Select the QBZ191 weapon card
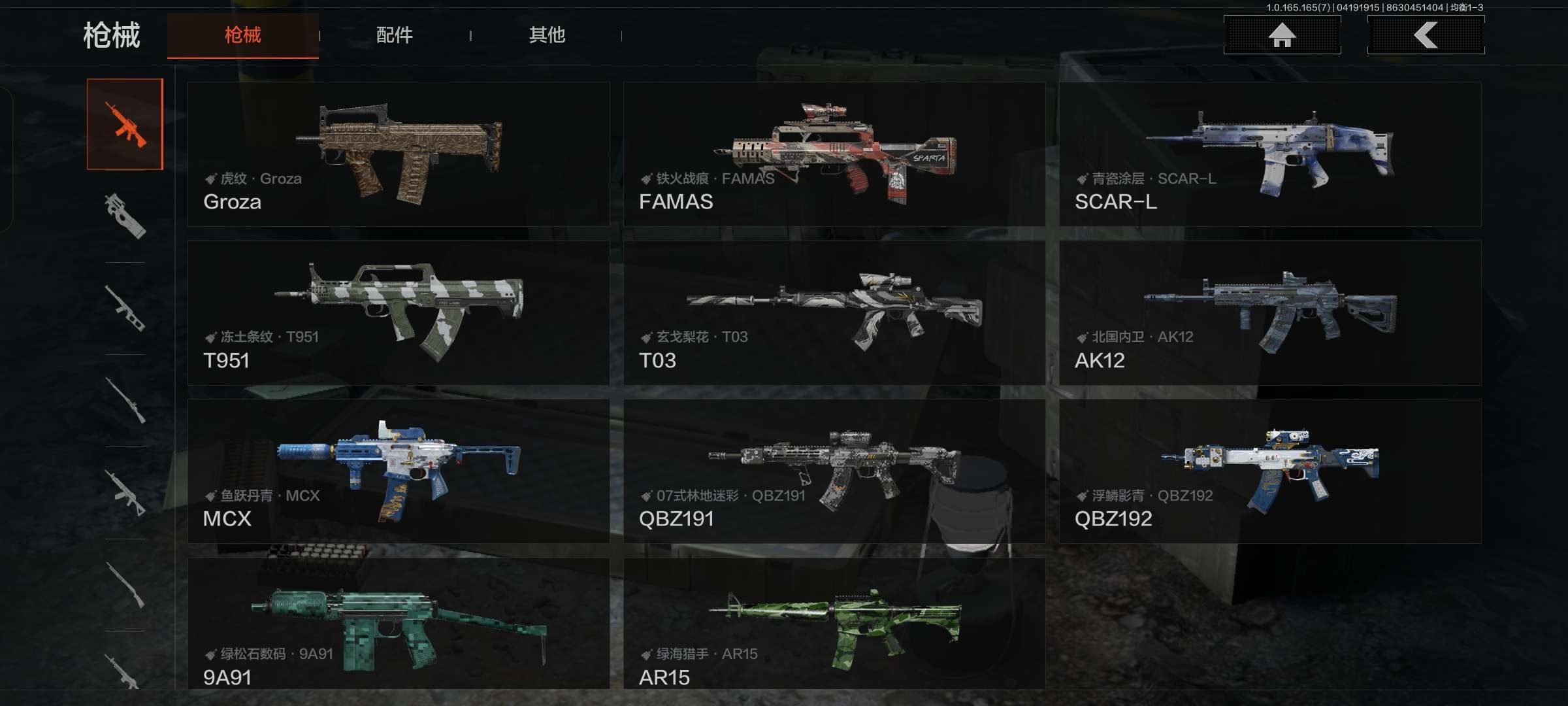Screen dimensions: 1568x706 [834, 471]
